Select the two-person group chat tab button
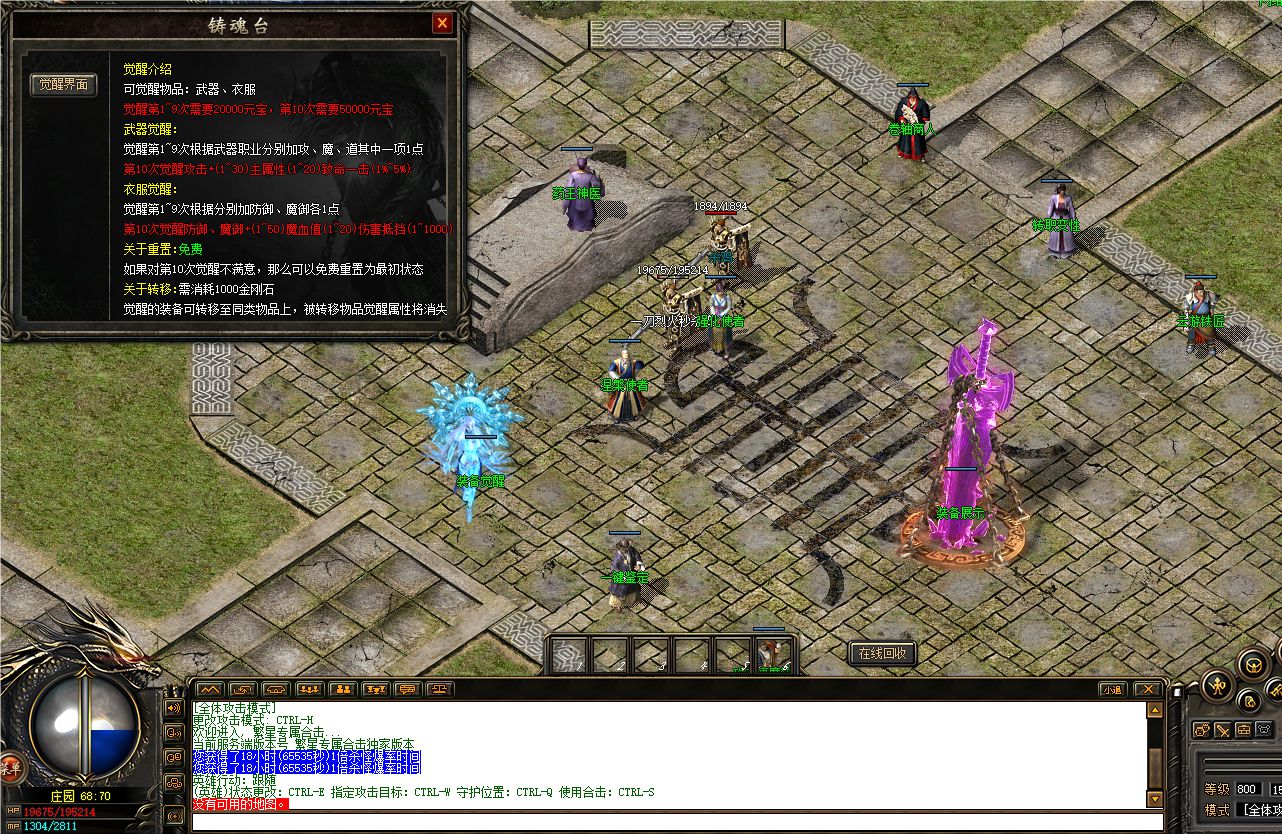 342,689
